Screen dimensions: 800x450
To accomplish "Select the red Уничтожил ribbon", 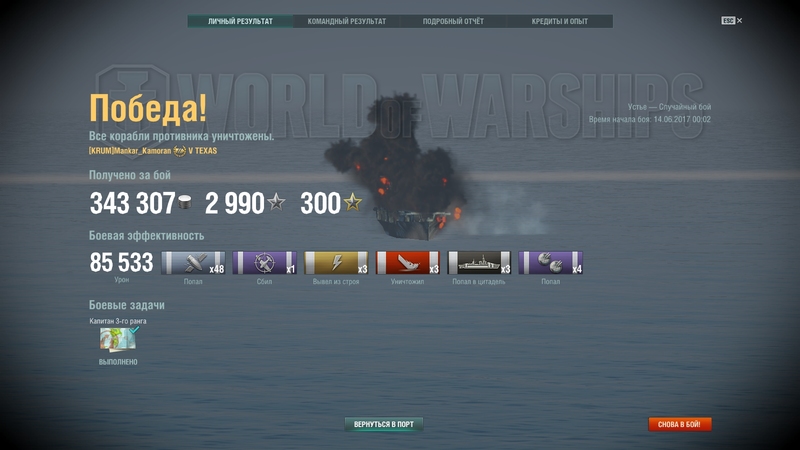I will [407, 263].
